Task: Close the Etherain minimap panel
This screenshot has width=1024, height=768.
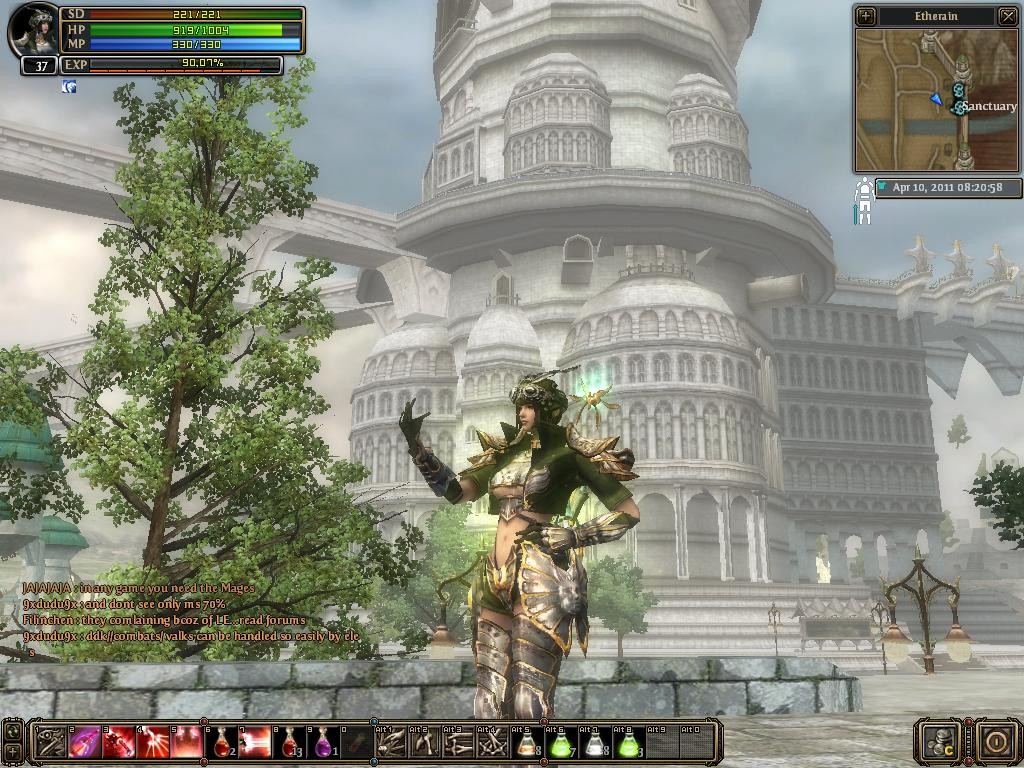Action: pyautogui.click(x=1007, y=16)
